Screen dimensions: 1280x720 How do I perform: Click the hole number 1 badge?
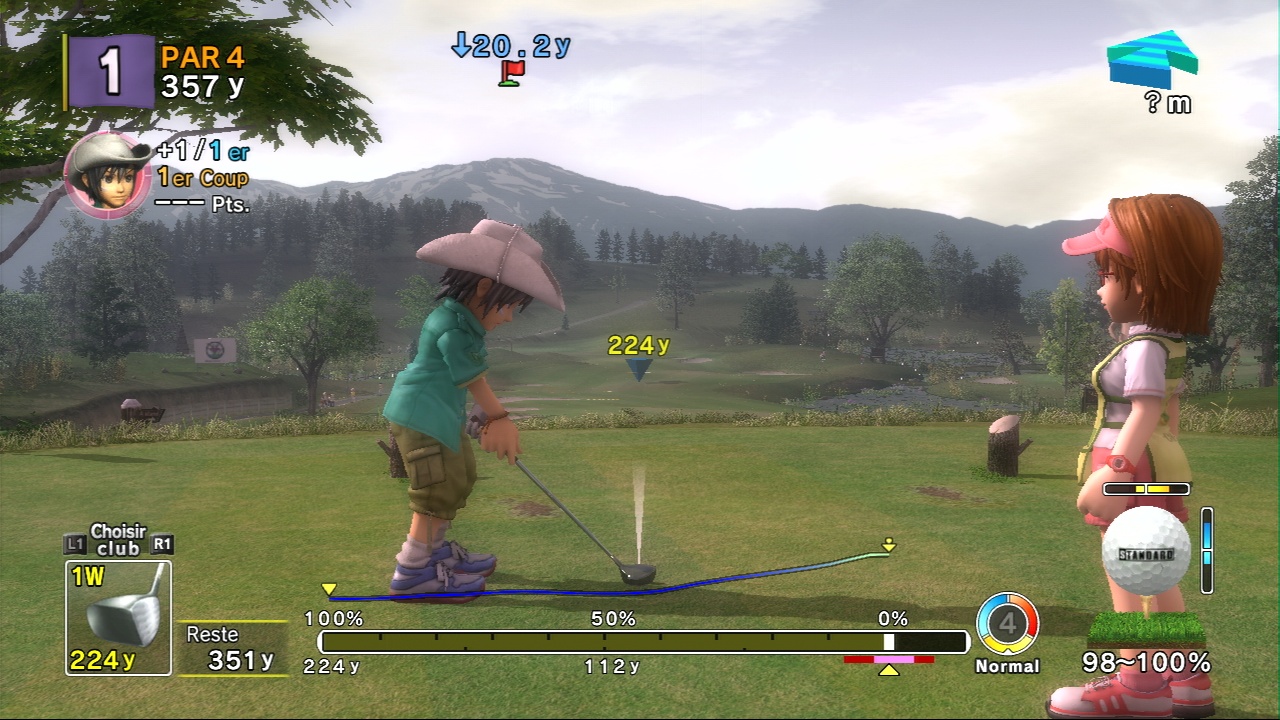[x=110, y=72]
